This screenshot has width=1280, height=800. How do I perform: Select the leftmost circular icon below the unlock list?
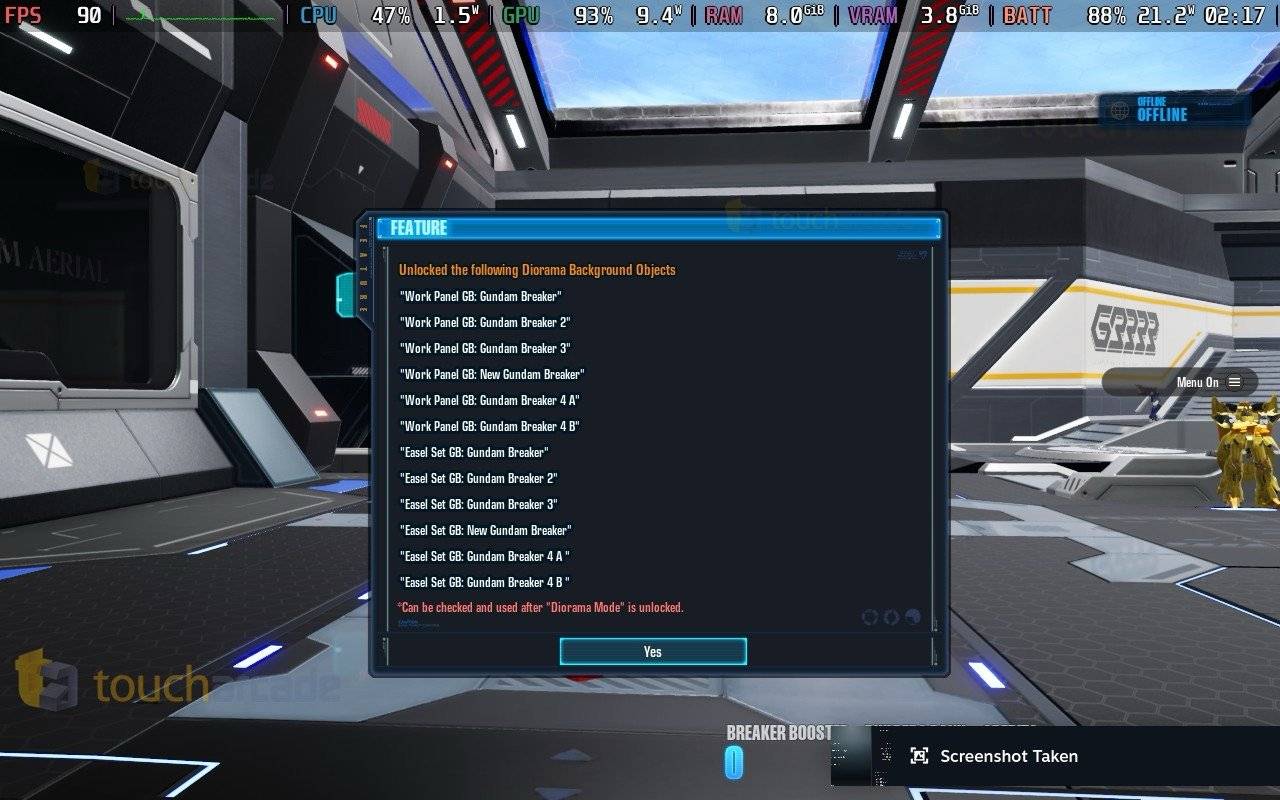coord(868,617)
